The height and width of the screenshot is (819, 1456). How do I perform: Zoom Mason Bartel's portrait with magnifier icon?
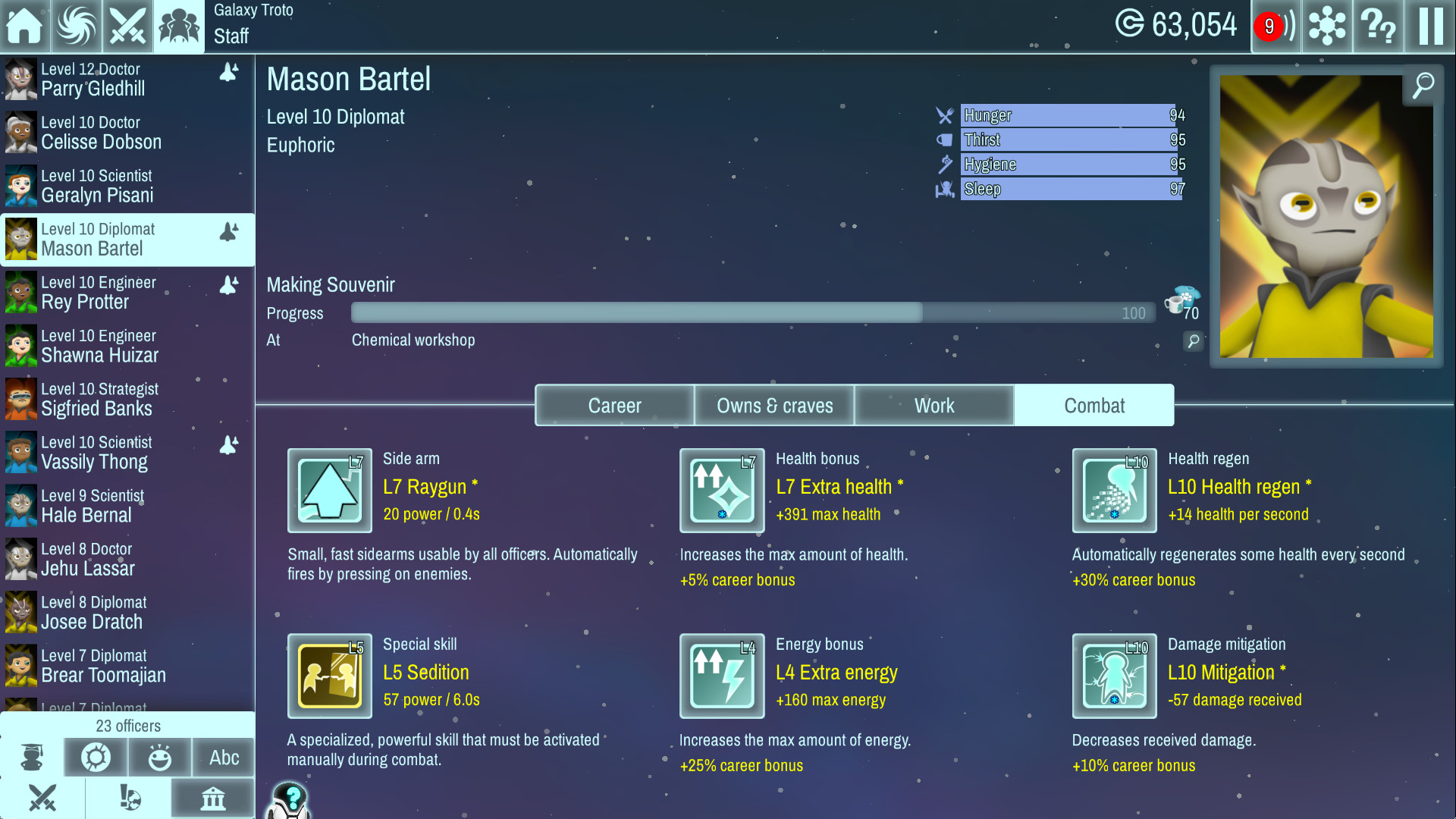pyautogui.click(x=1422, y=85)
